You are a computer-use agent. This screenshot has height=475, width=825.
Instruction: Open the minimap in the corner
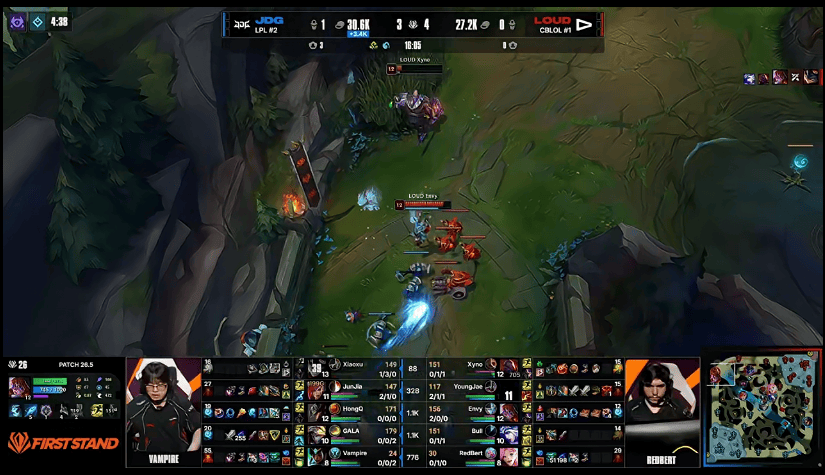[762, 408]
